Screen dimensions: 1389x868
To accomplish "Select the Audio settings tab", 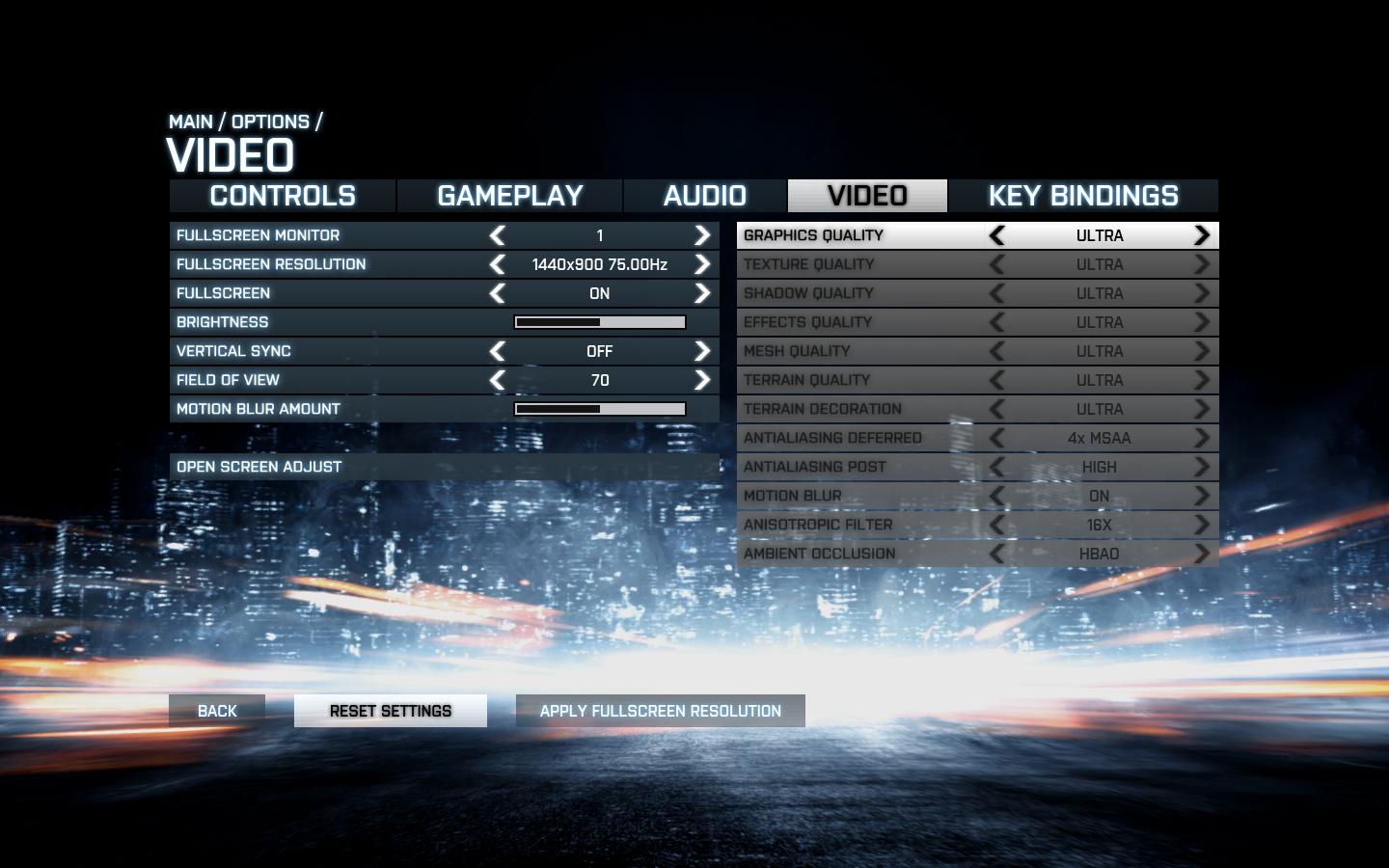I will coord(705,196).
